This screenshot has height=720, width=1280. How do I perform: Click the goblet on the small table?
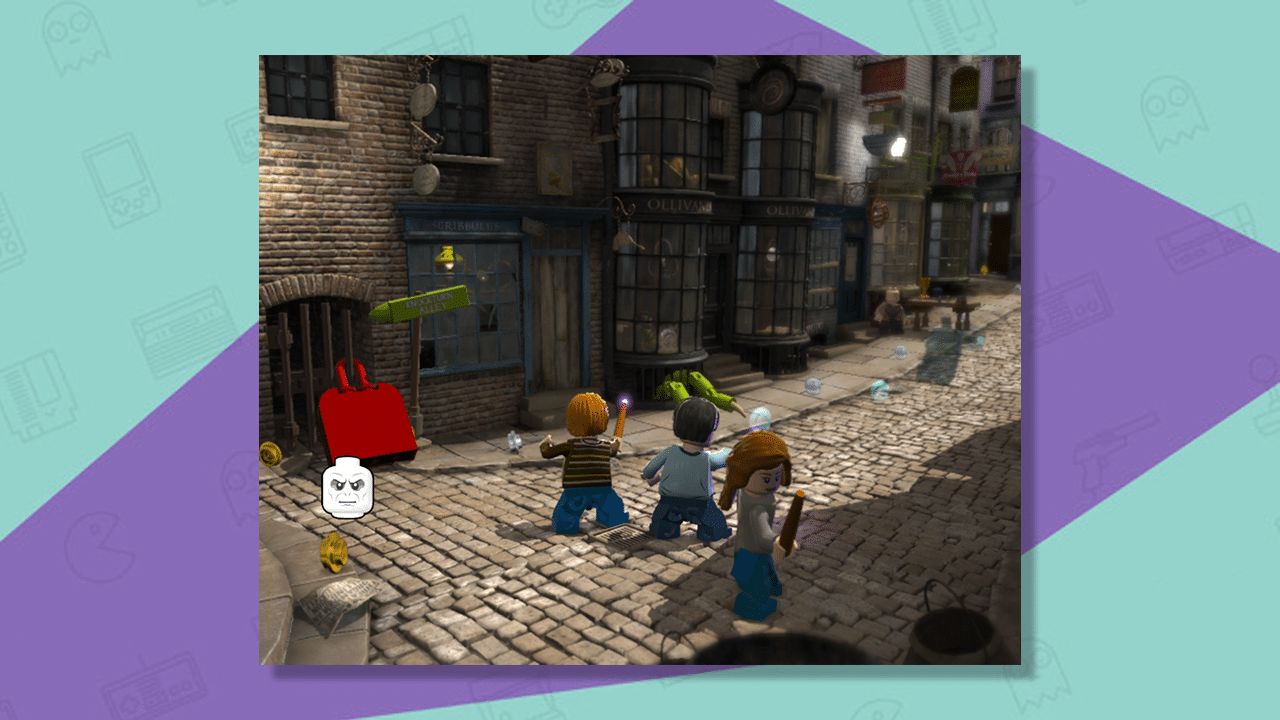pyautogui.click(x=925, y=286)
